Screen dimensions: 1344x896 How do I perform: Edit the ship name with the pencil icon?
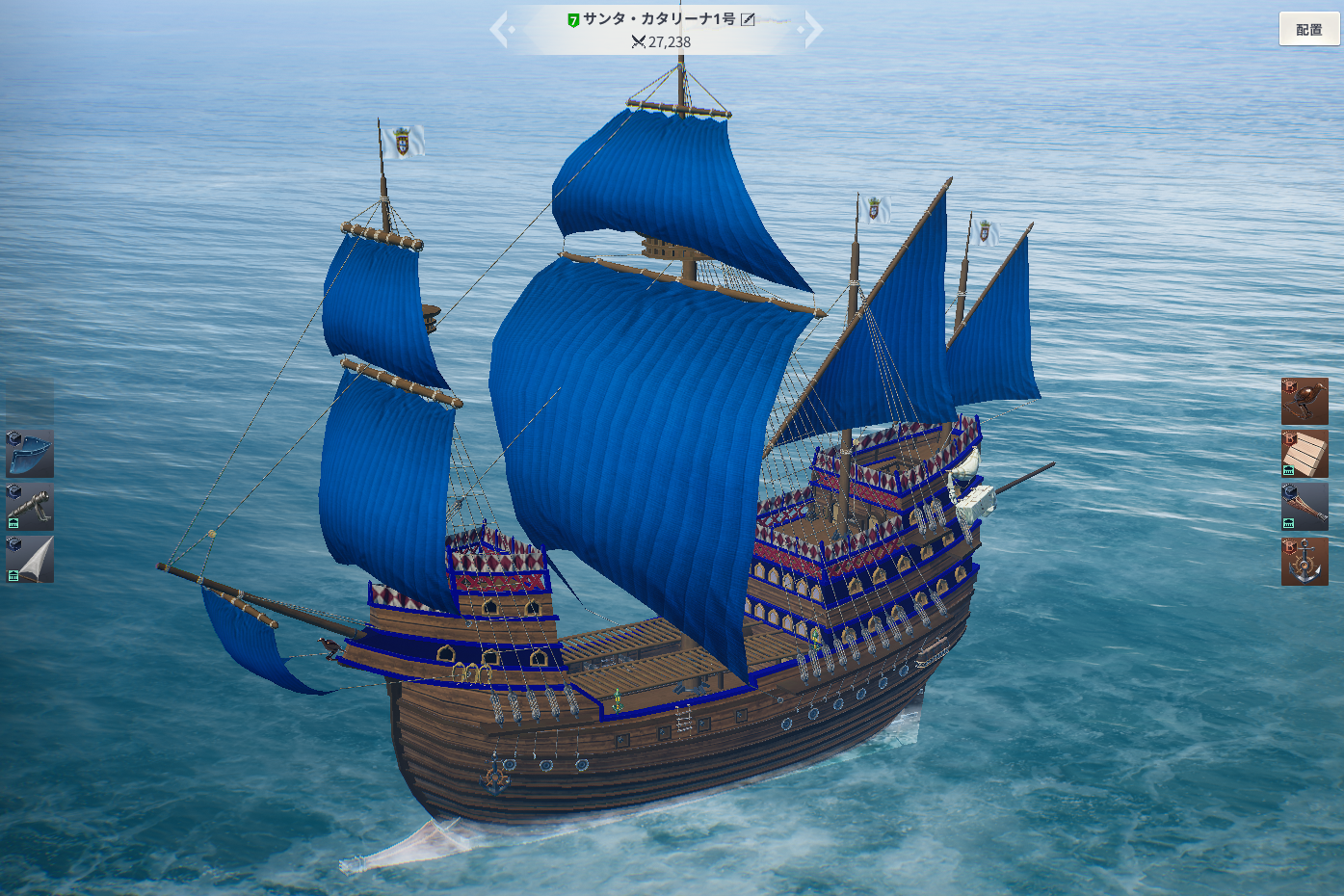[748, 19]
